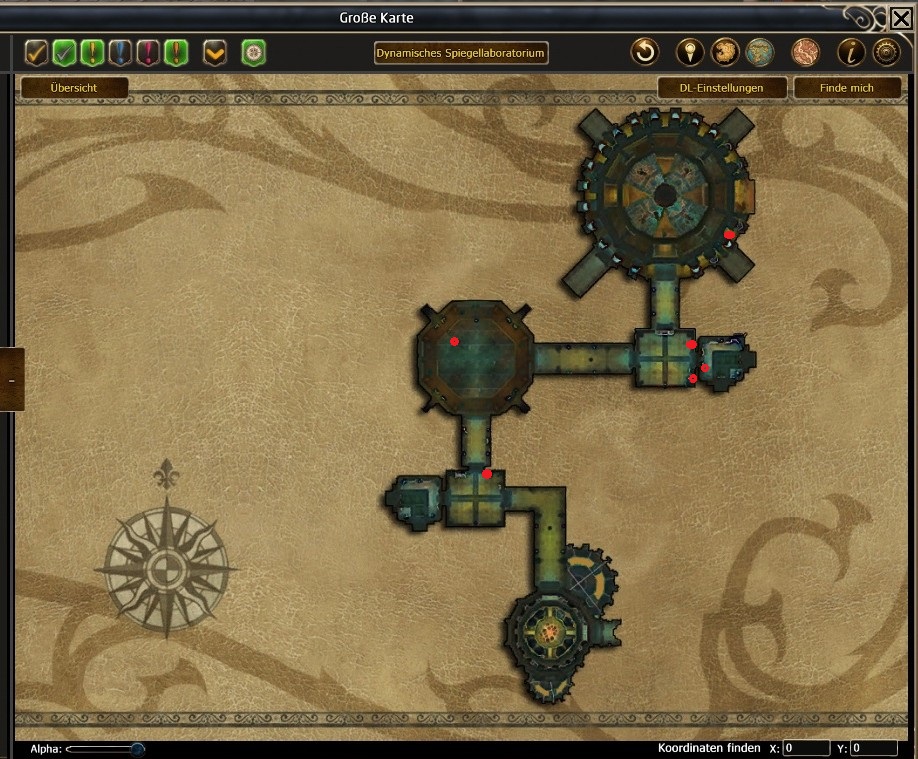This screenshot has width=918, height=759.
Task: Click the map pin marker icon
Action: (690, 52)
